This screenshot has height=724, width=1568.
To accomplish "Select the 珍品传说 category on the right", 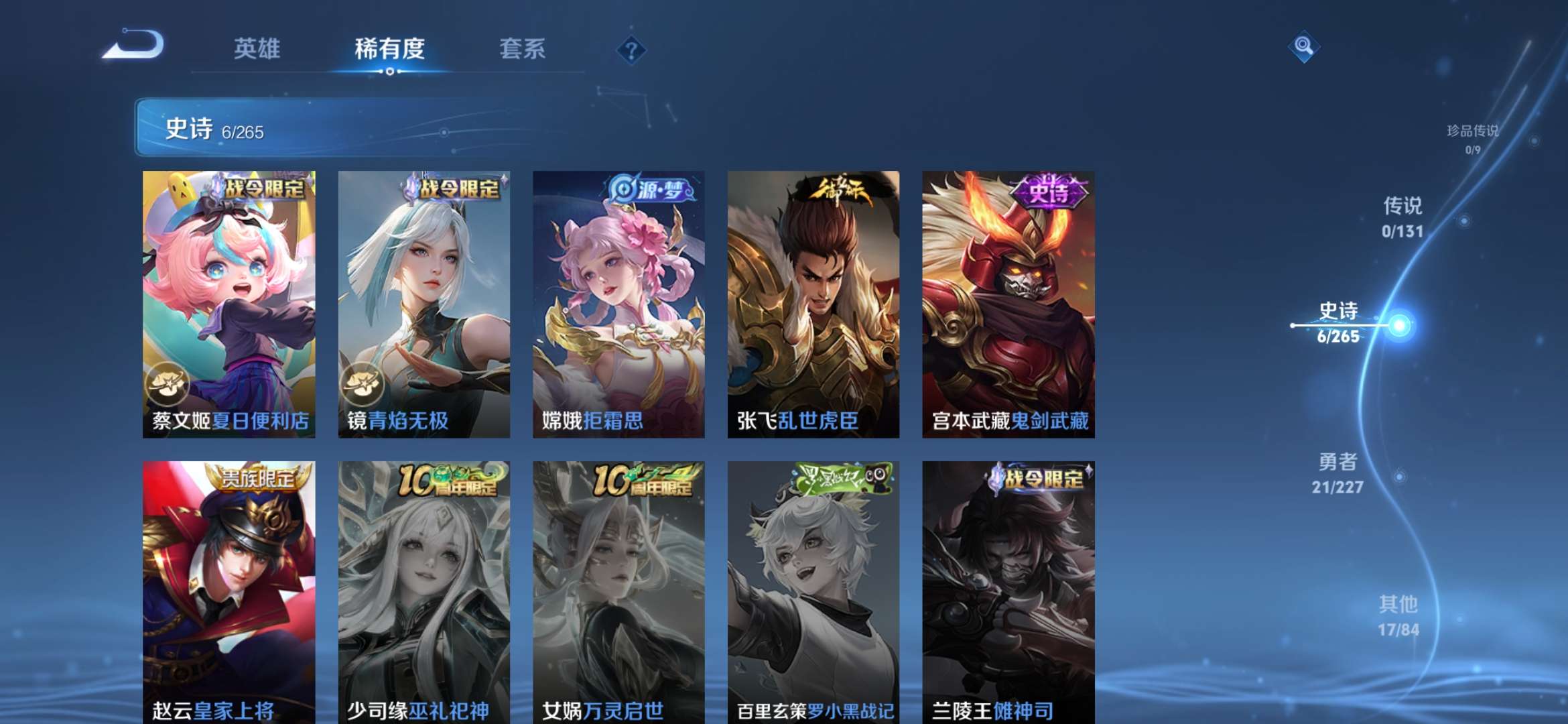I will [x=1473, y=133].
